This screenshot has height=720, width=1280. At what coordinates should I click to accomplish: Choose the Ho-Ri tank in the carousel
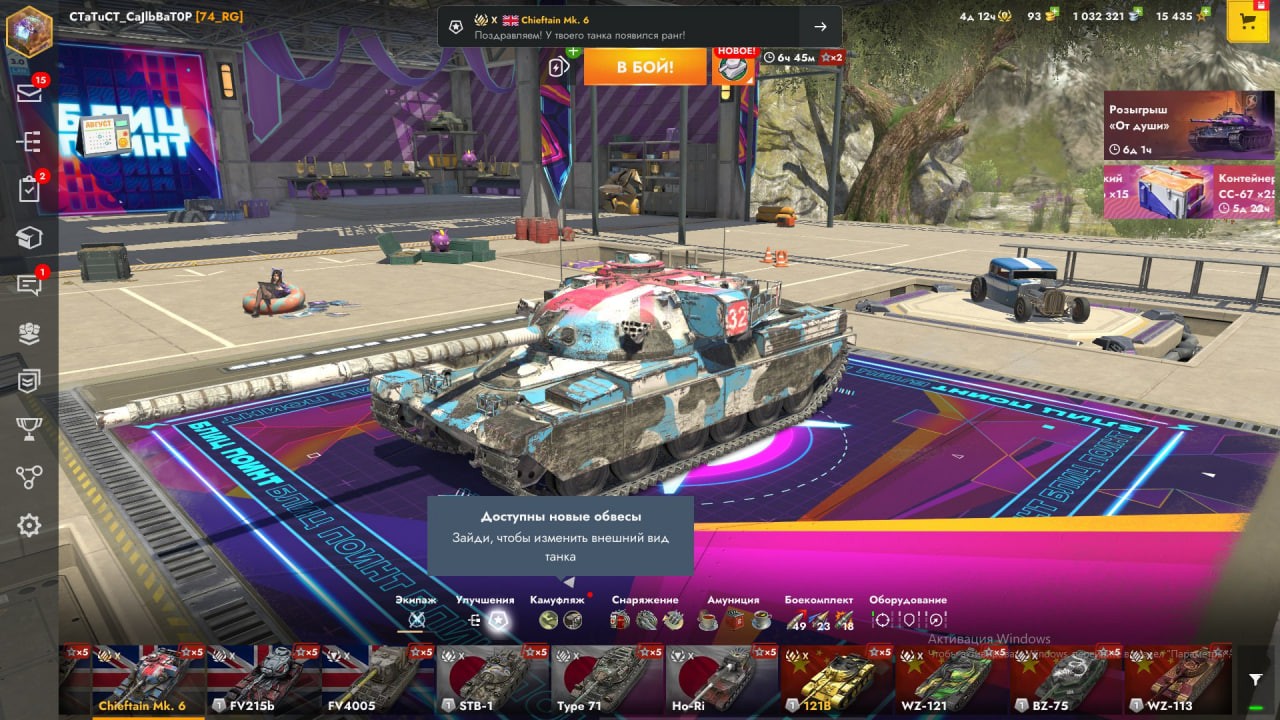[x=721, y=679]
